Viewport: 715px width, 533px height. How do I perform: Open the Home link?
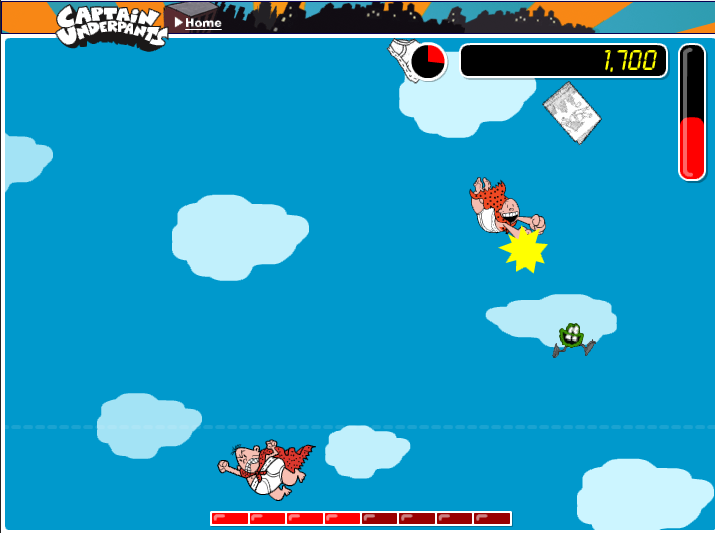tap(202, 22)
